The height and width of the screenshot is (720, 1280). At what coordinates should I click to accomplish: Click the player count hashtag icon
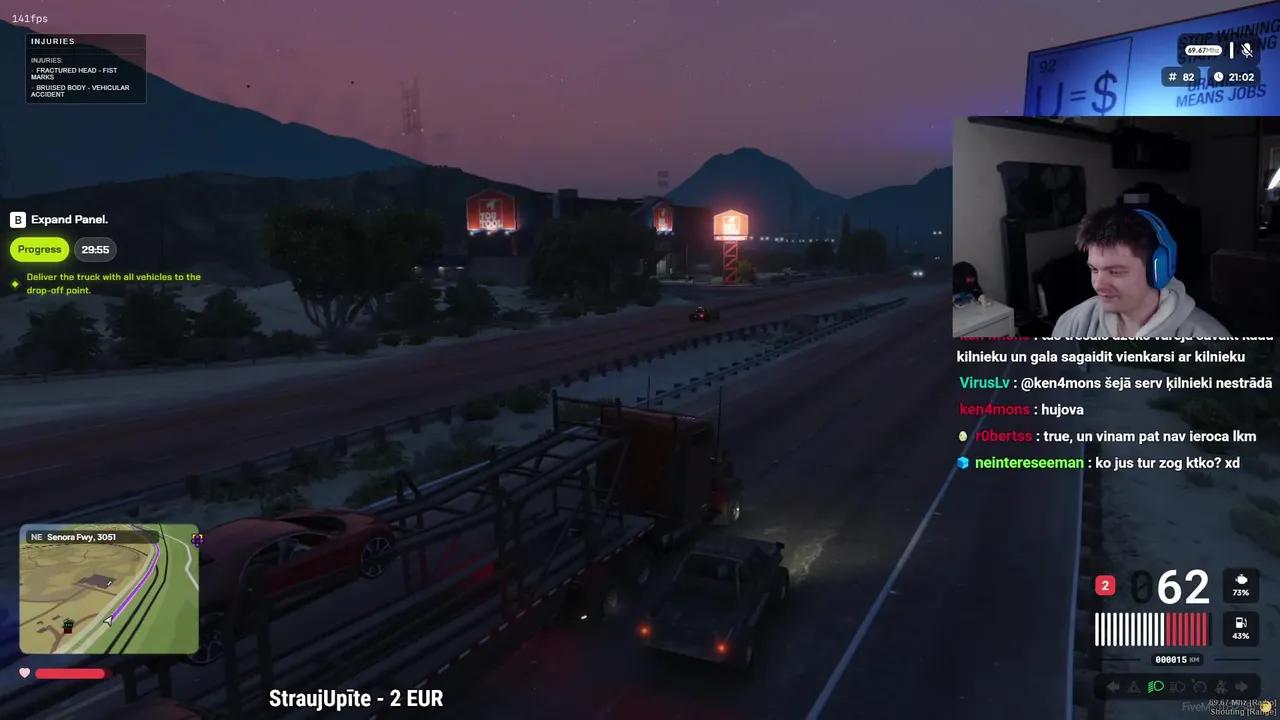point(1172,77)
